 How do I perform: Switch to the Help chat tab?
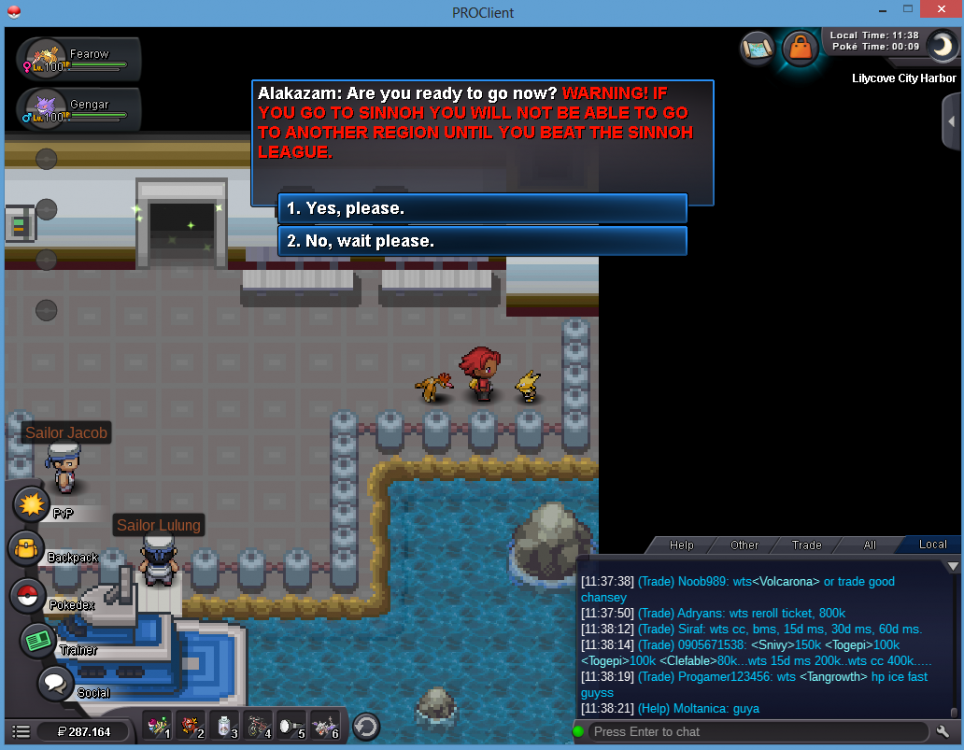(681, 545)
